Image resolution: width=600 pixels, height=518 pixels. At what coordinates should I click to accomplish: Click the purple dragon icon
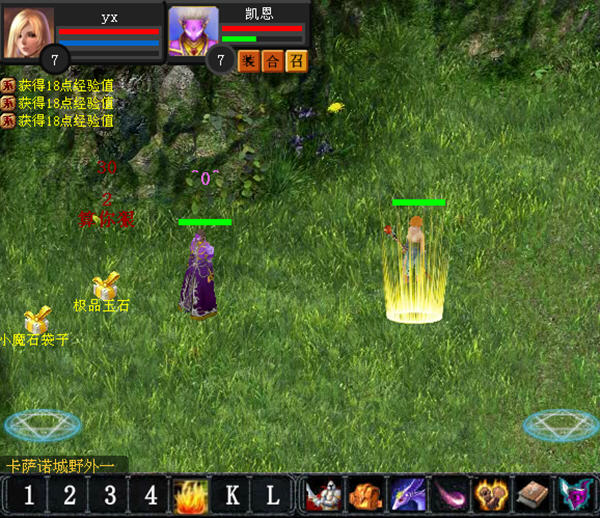click(406, 495)
